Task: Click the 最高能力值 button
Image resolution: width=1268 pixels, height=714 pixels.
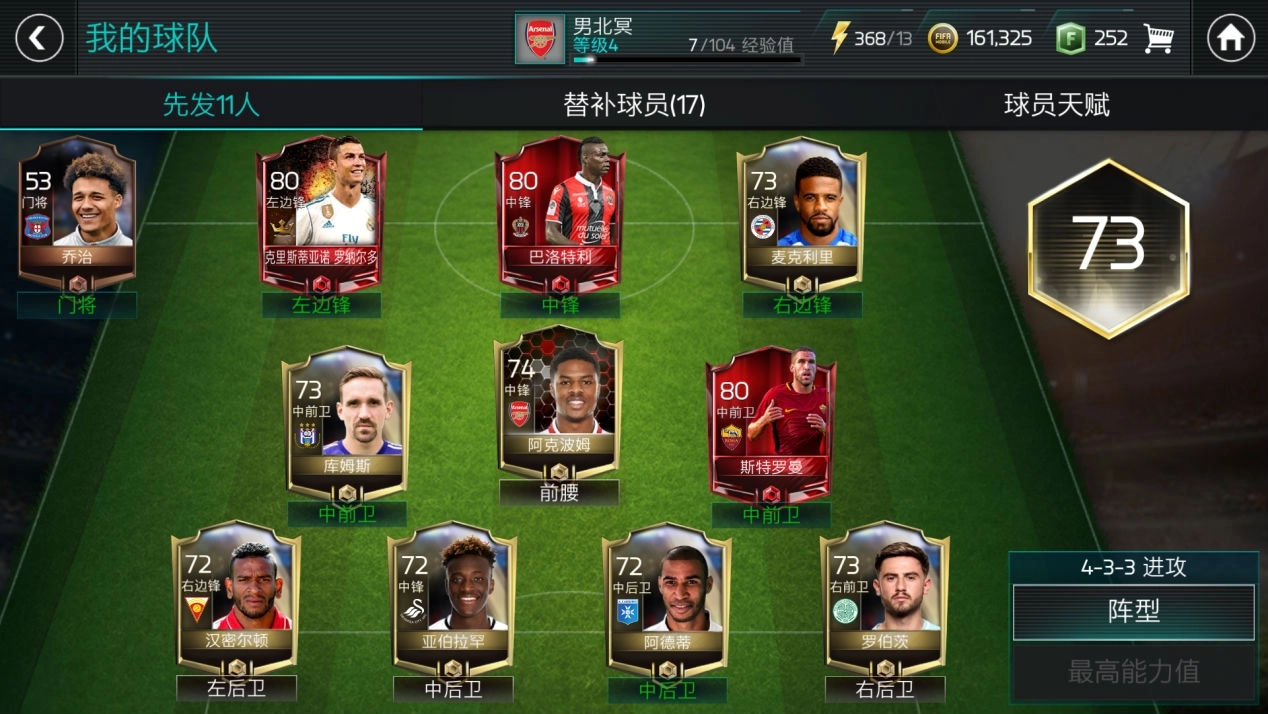Action: point(1133,671)
